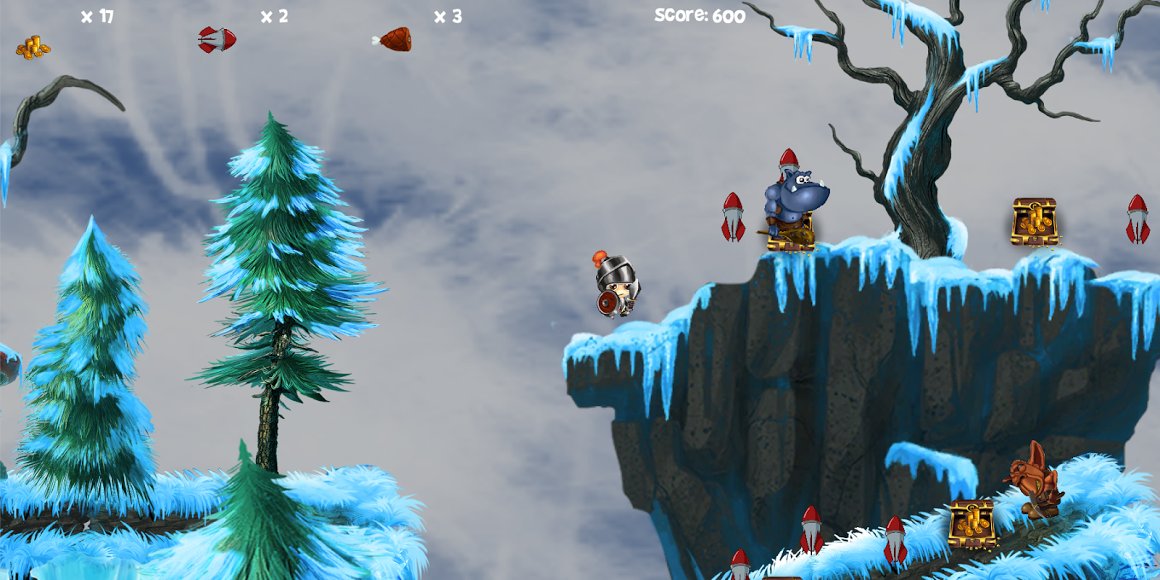The height and width of the screenshot is (580, 1160).
Task: Click the gold coin pile counter icon
Action: 33,47
